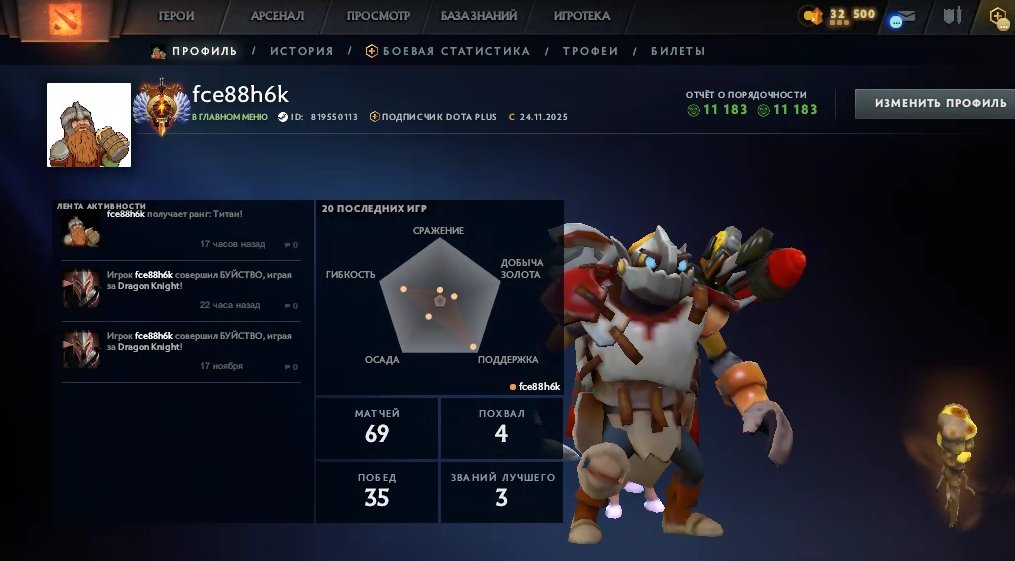Go to the Просмотр (Watch) section

[378, 16]
